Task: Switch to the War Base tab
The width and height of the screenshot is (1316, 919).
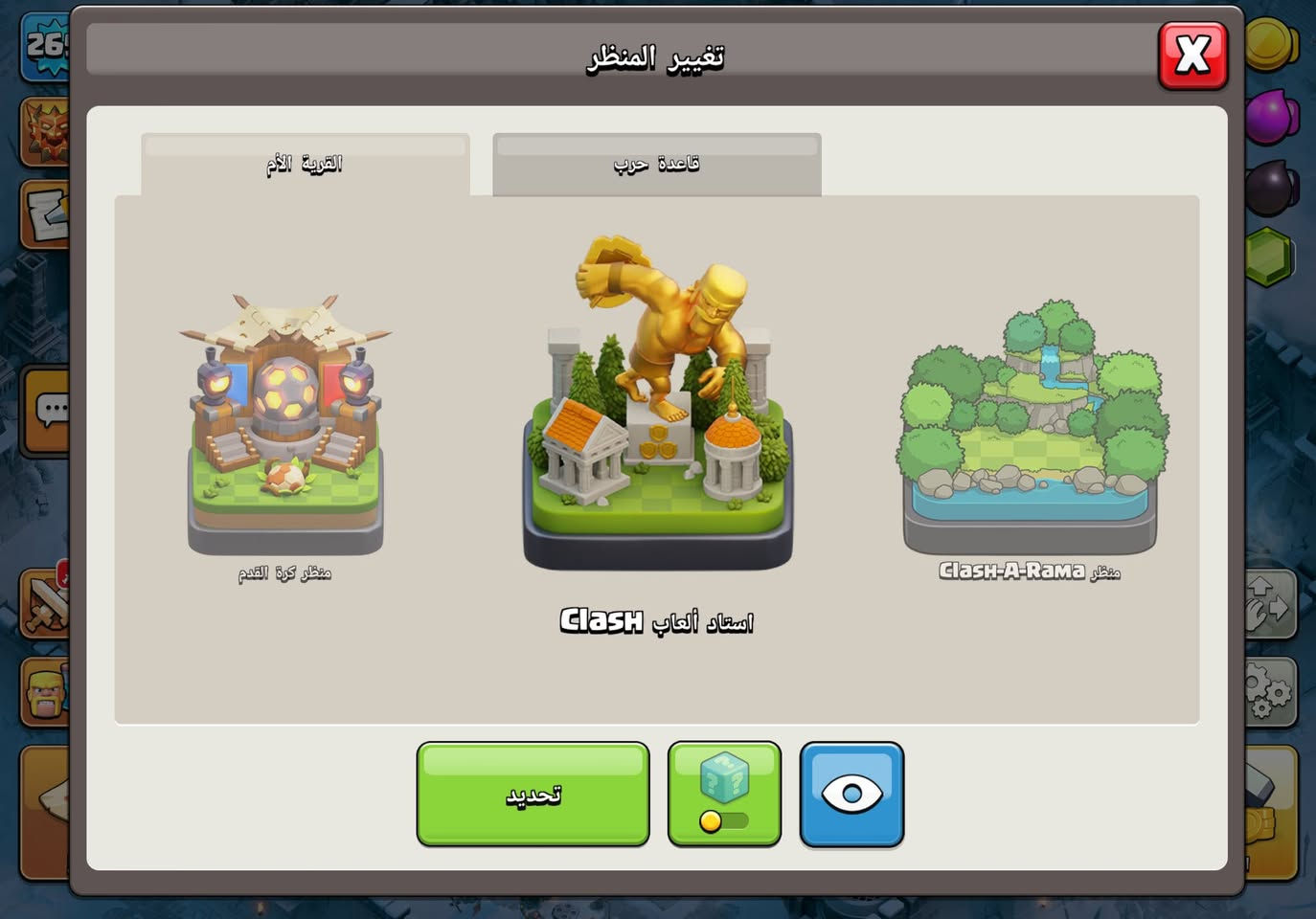Action: [656, 163]
